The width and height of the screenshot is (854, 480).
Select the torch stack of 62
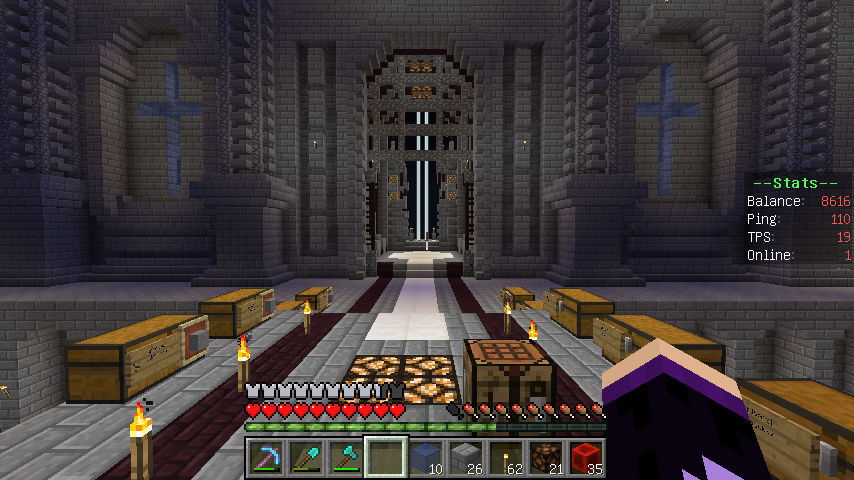[505, 457]
